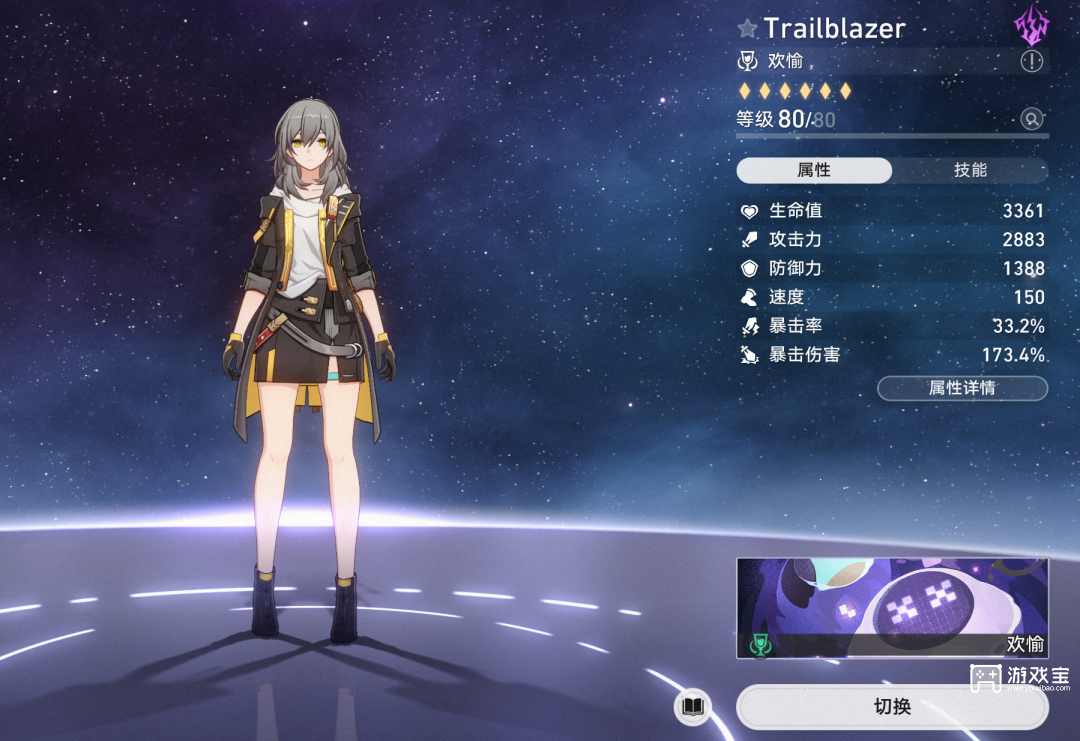Open the book icon next to 切换

point(692,708)
